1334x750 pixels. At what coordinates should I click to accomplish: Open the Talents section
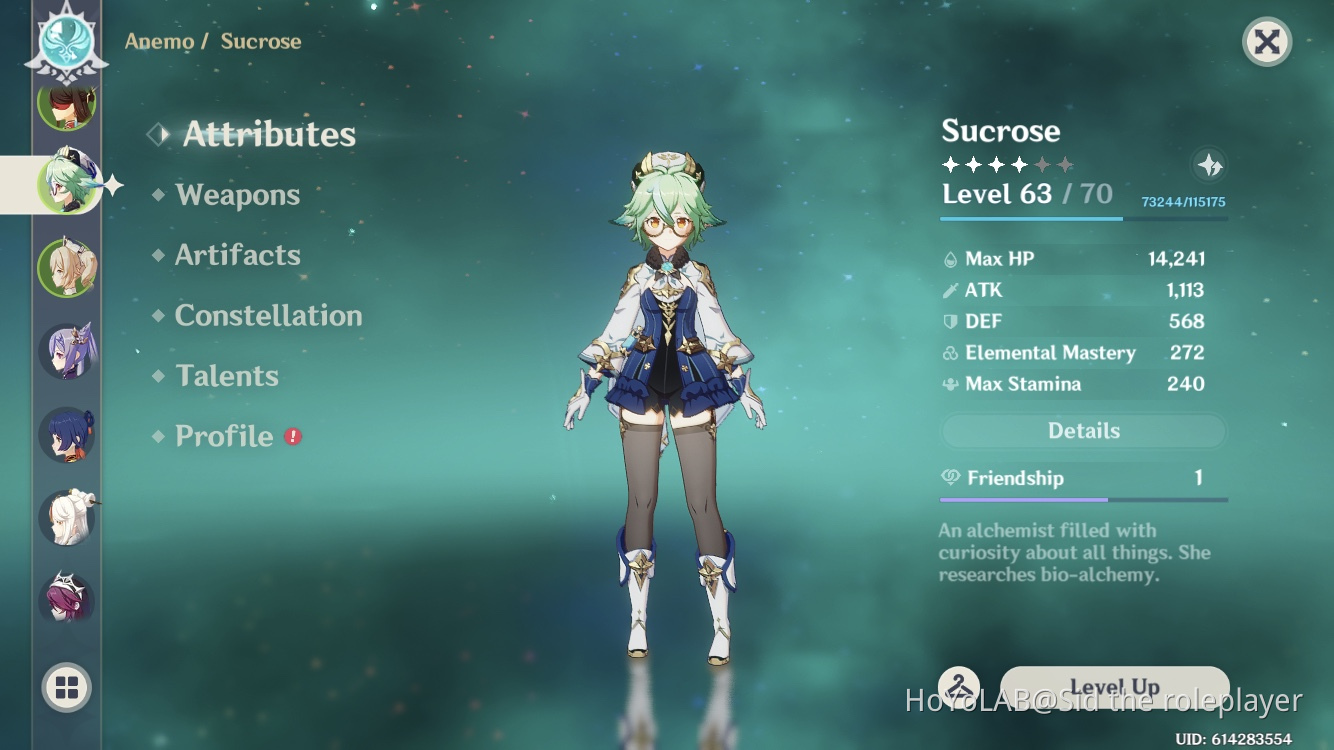coord(227,376)
